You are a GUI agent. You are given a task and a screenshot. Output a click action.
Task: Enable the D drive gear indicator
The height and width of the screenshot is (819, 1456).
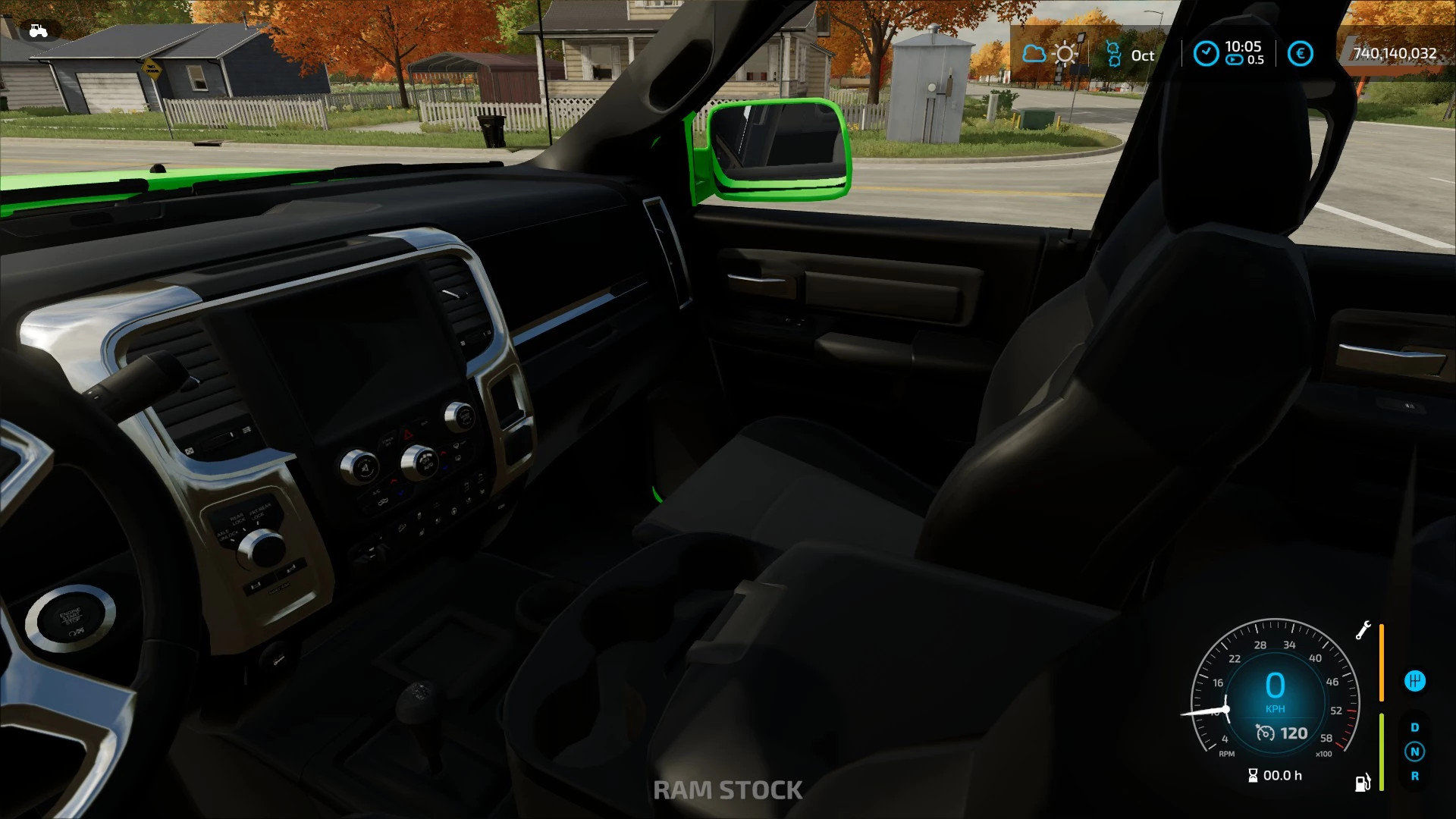1415,727
